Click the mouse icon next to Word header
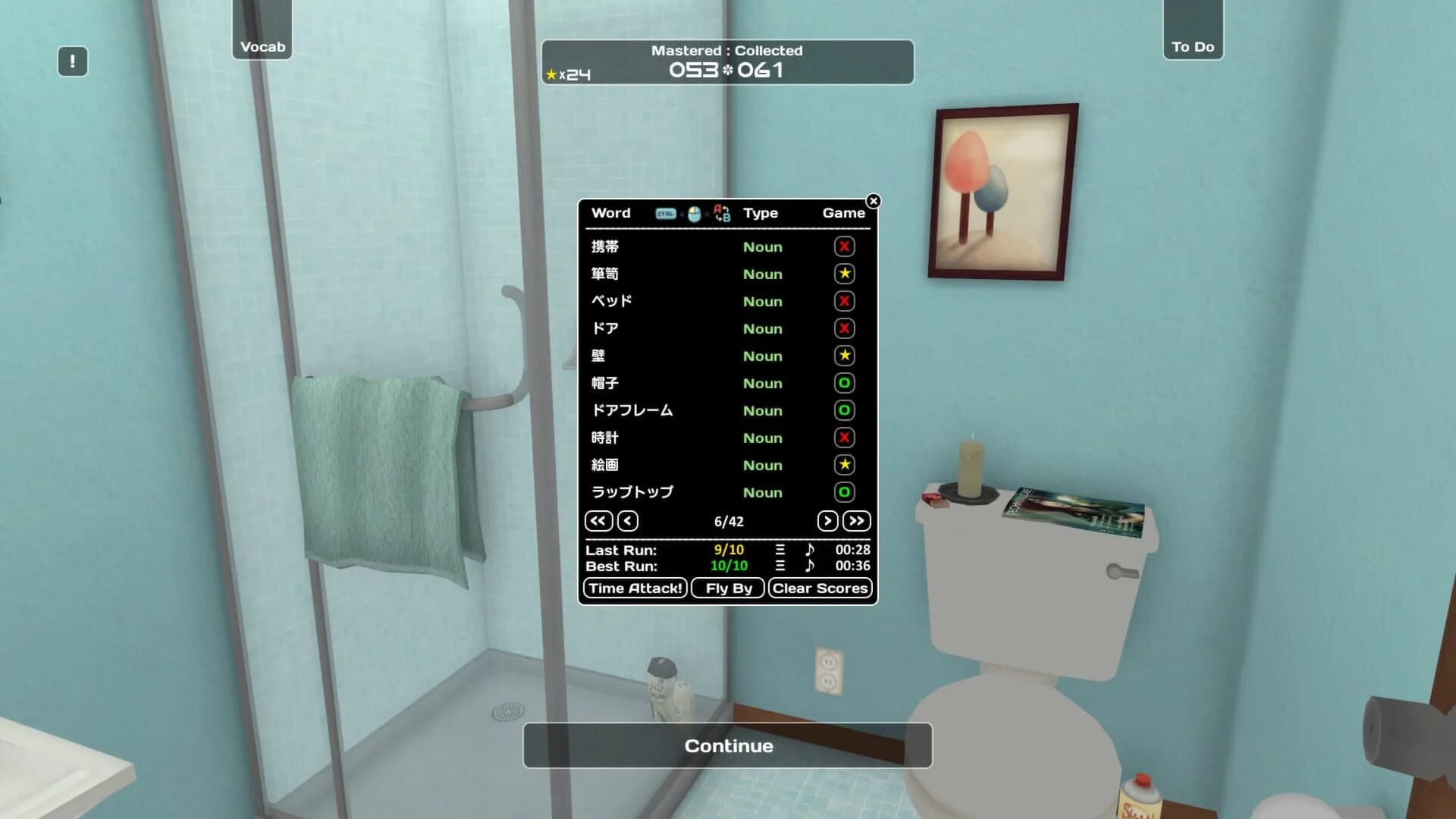Image resolution: width=1456 pixels, height=819 pixels. point(694,214)
